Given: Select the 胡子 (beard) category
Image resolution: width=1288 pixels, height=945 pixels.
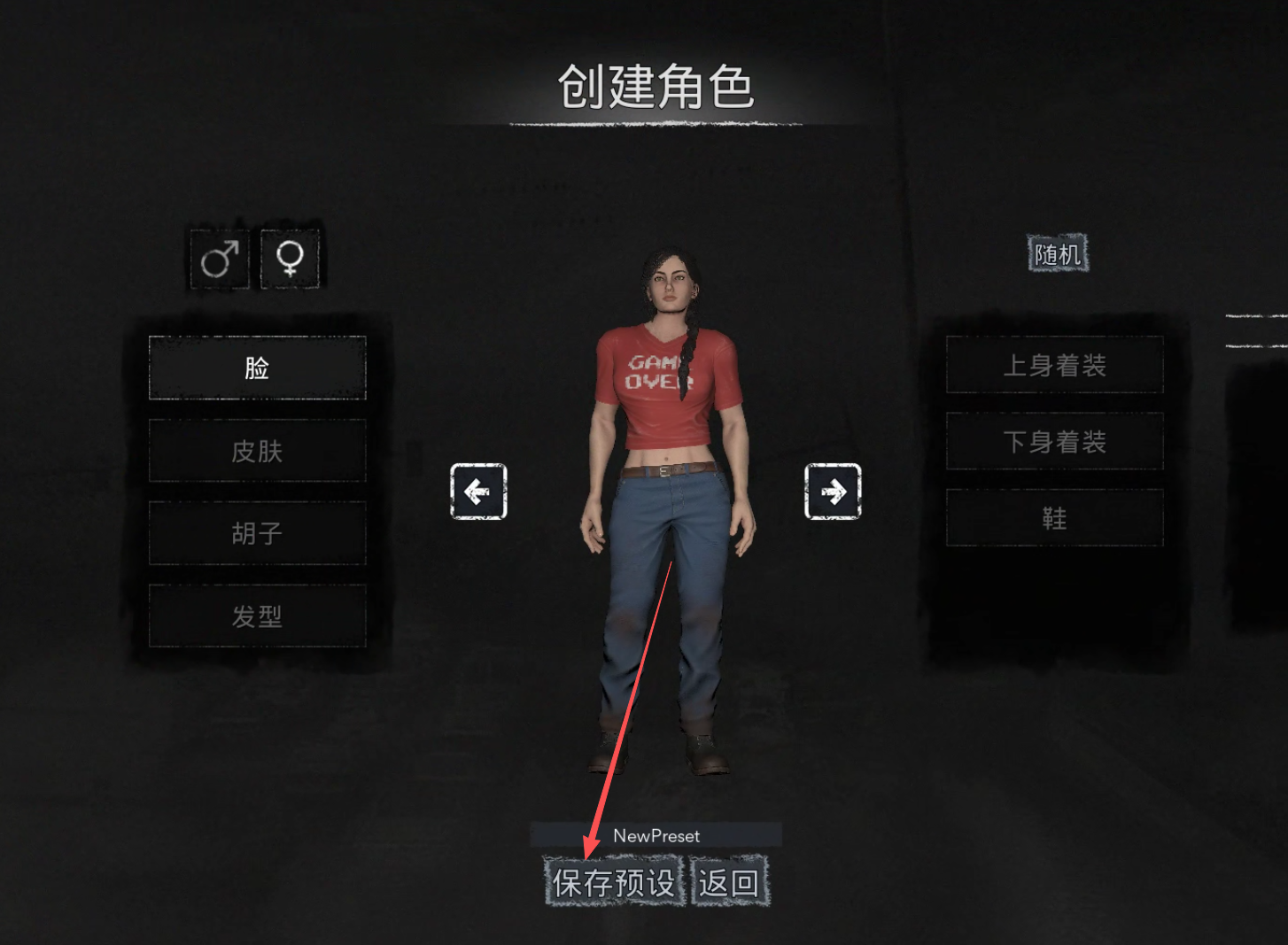Looking at the screenshot, I should 257,533.
